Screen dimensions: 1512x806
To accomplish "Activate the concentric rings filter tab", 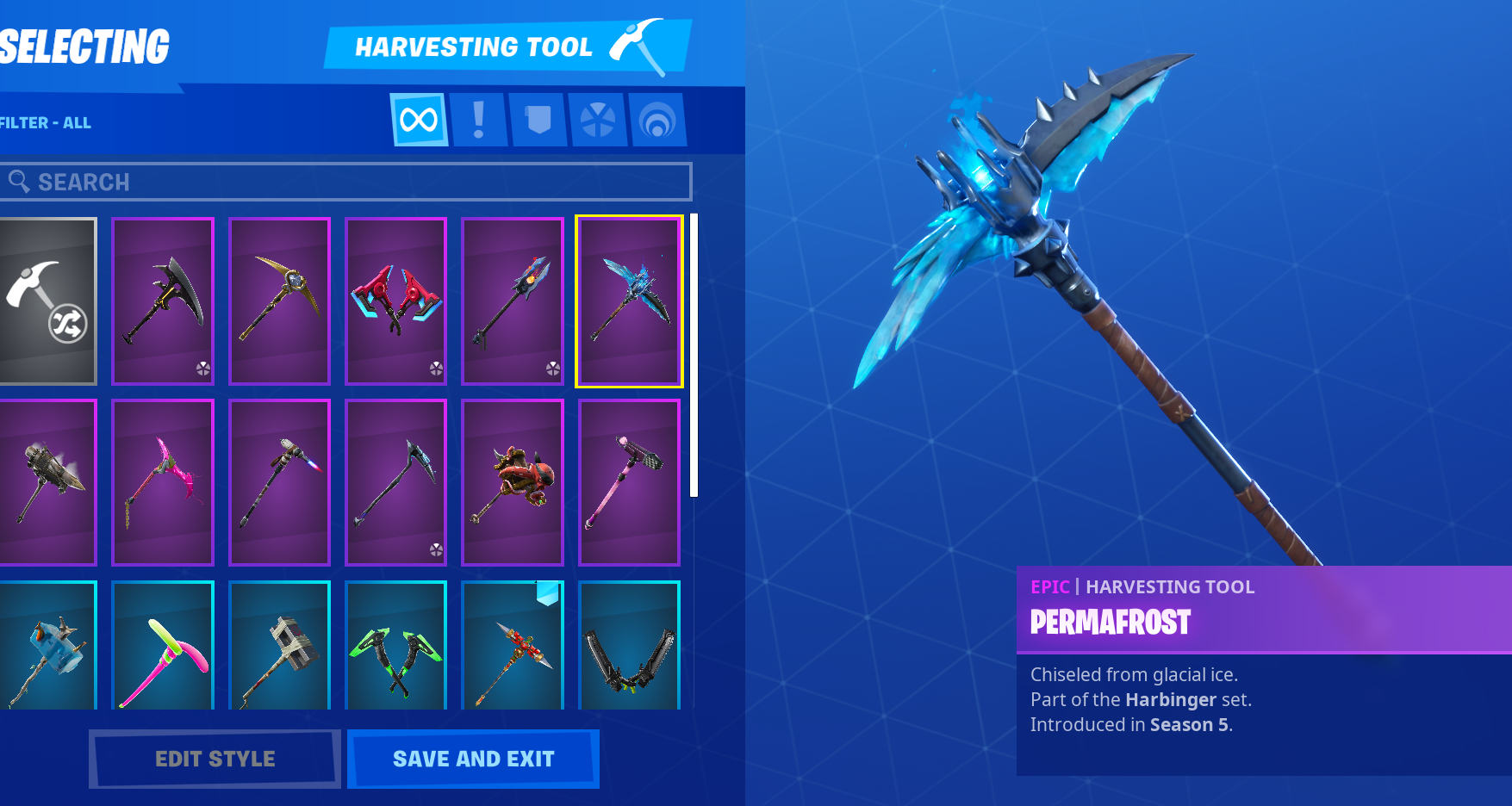I will (x=657, y=120).
